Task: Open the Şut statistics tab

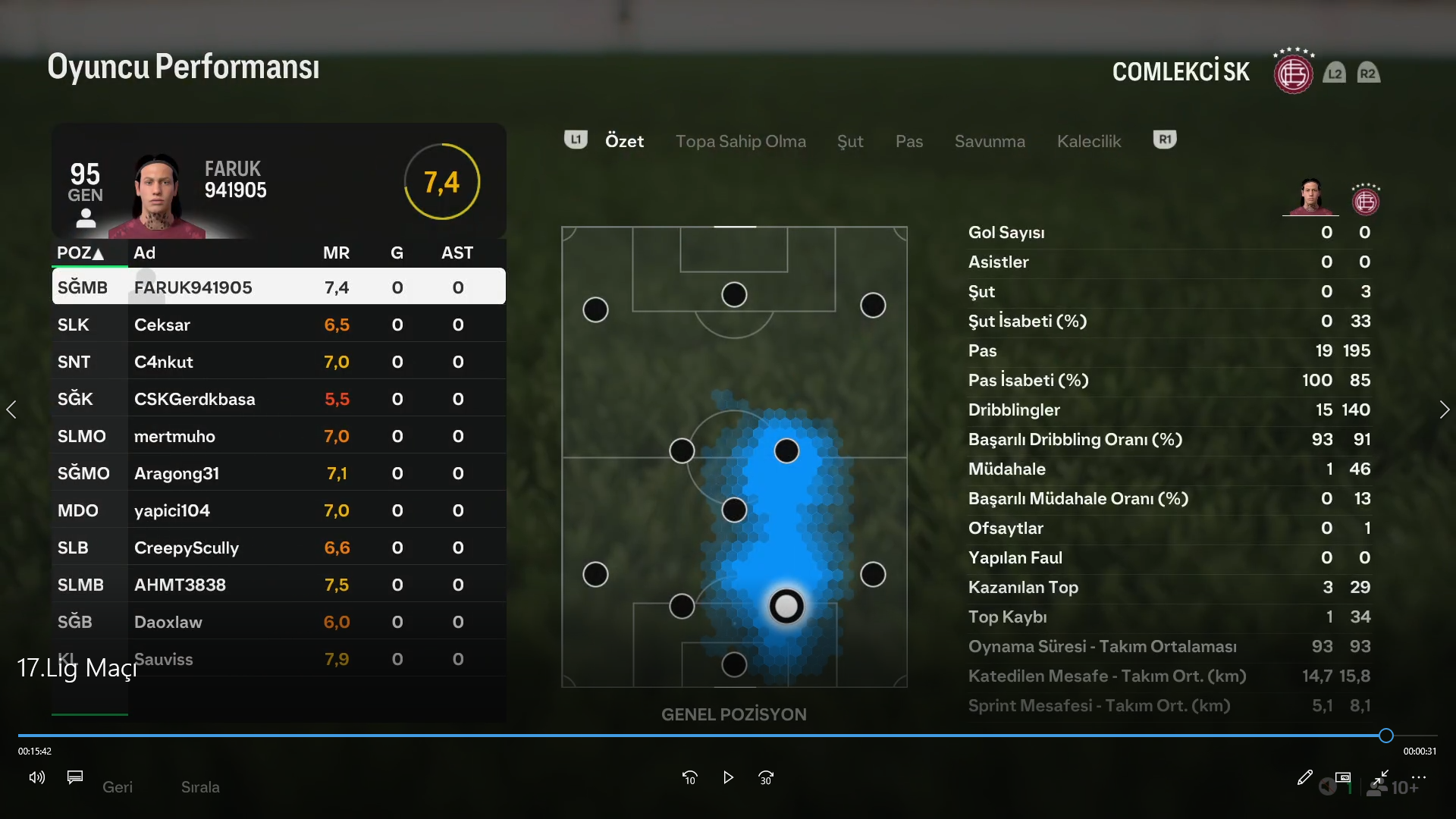Action: point(850,141)
